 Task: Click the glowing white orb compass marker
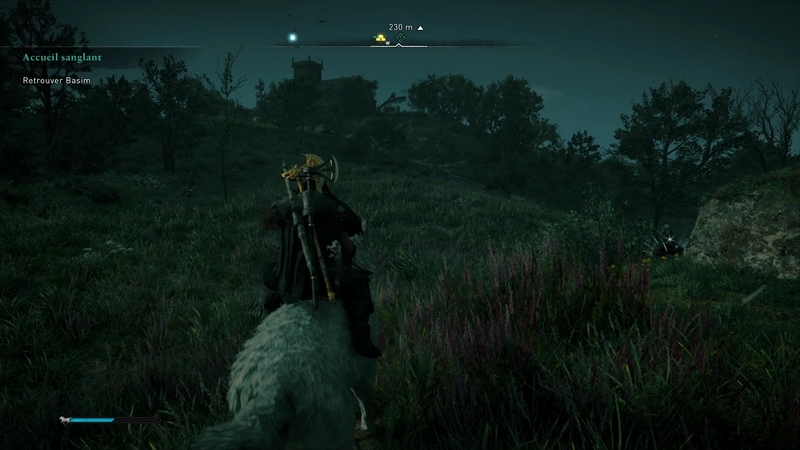click(293, 38)
